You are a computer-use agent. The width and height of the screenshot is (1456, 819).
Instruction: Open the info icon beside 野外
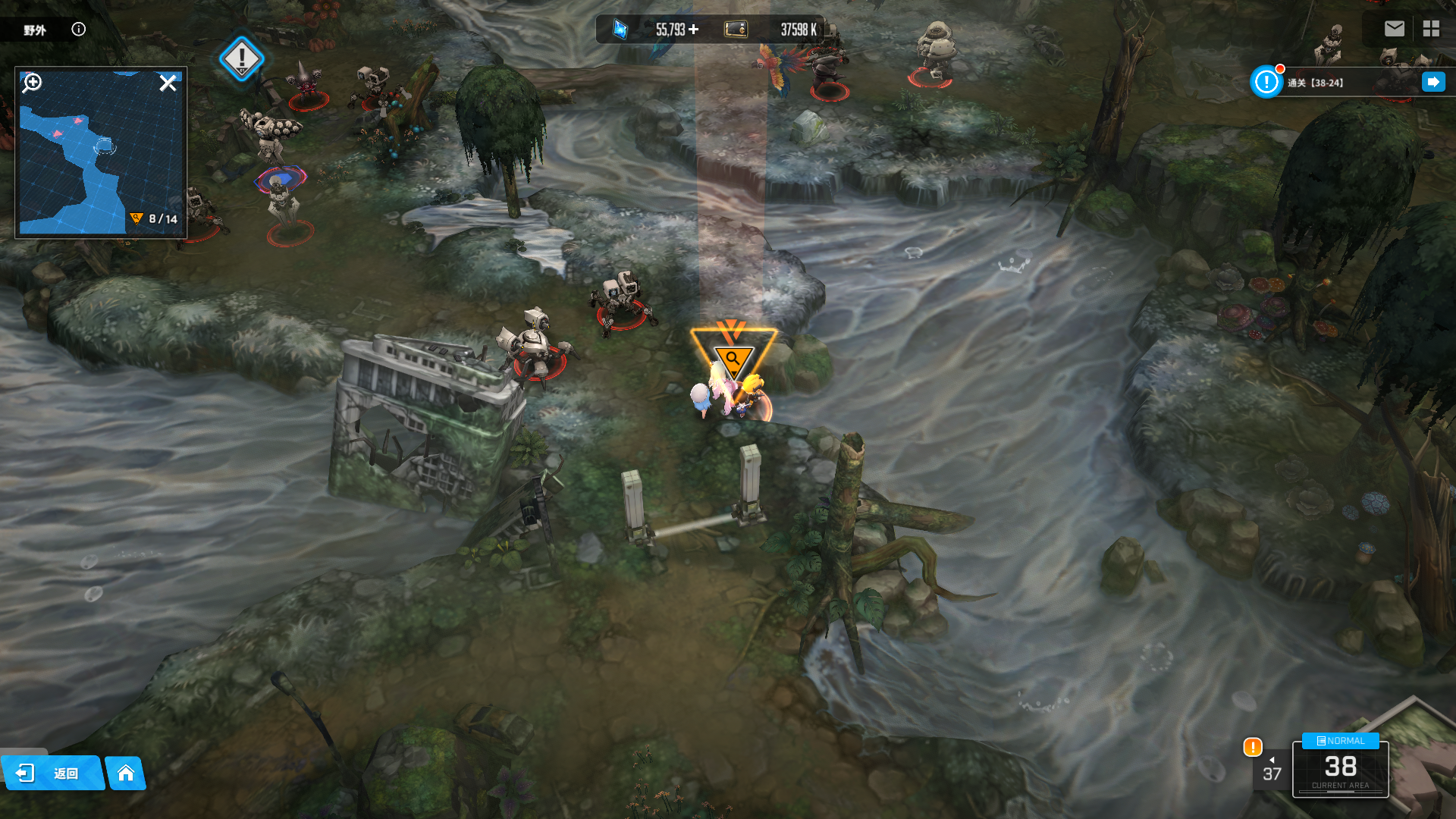(x=78, y=30)
